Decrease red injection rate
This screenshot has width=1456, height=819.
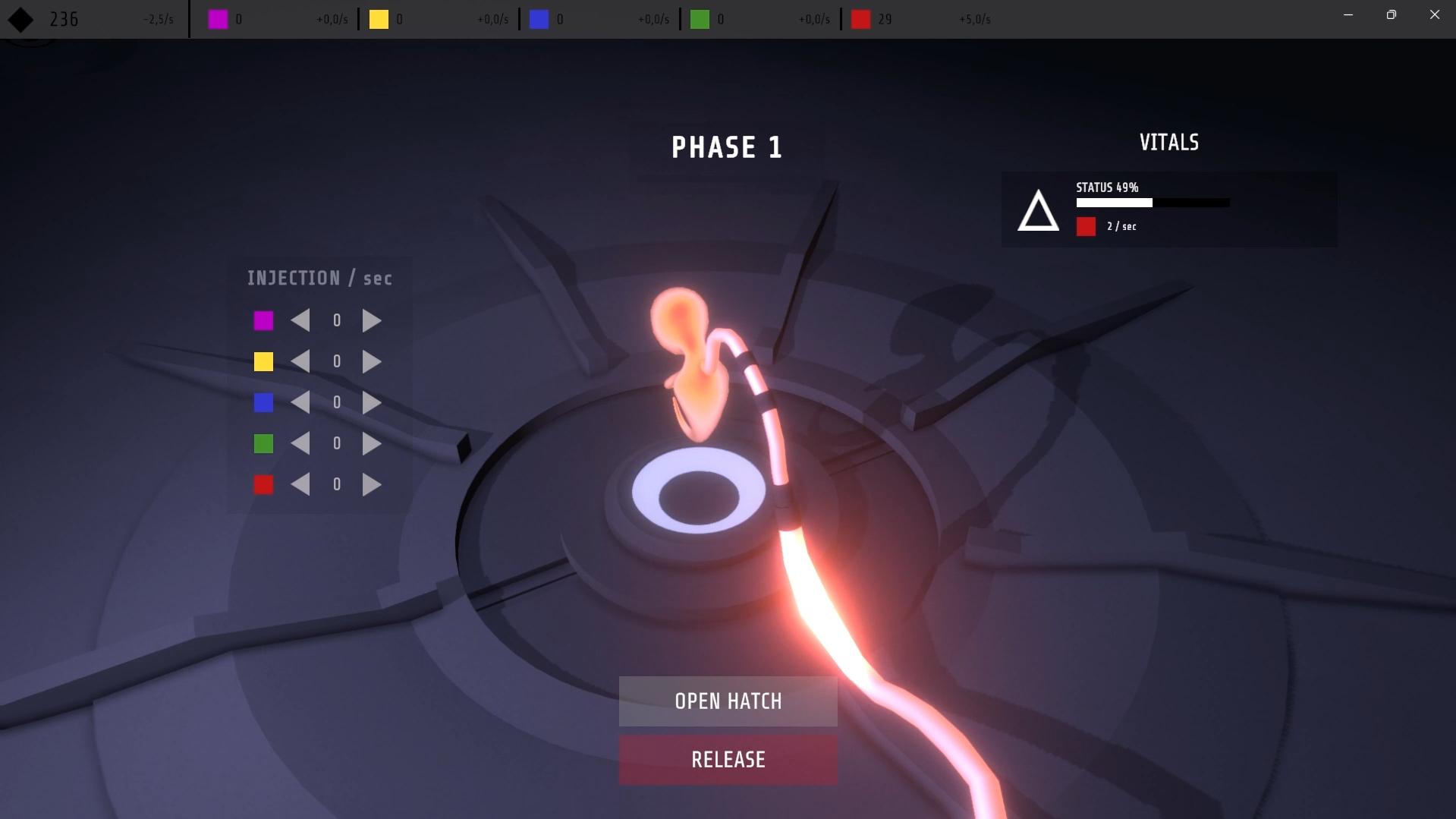pos(301,485)
